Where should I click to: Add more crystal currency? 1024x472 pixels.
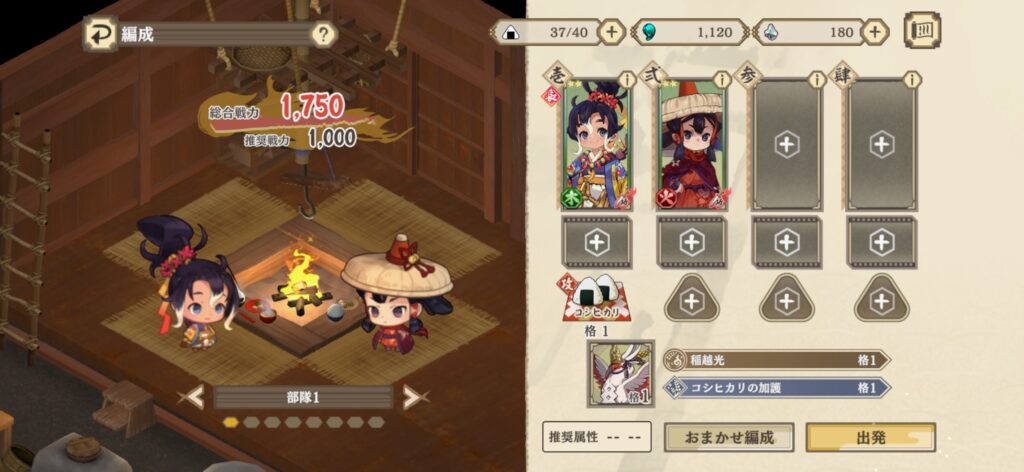[876, 32]
